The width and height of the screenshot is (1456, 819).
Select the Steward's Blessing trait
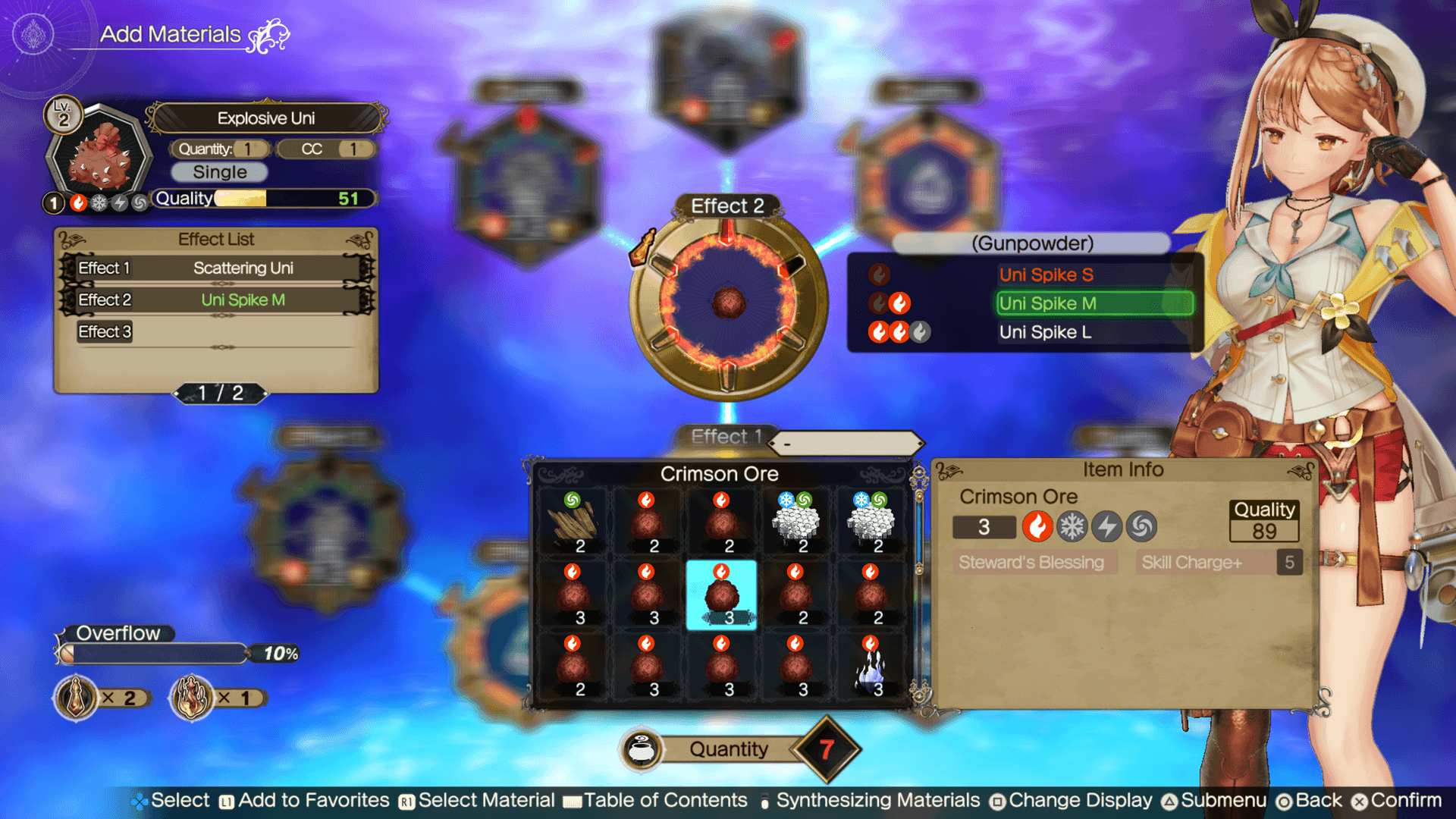pos(1031,562)
